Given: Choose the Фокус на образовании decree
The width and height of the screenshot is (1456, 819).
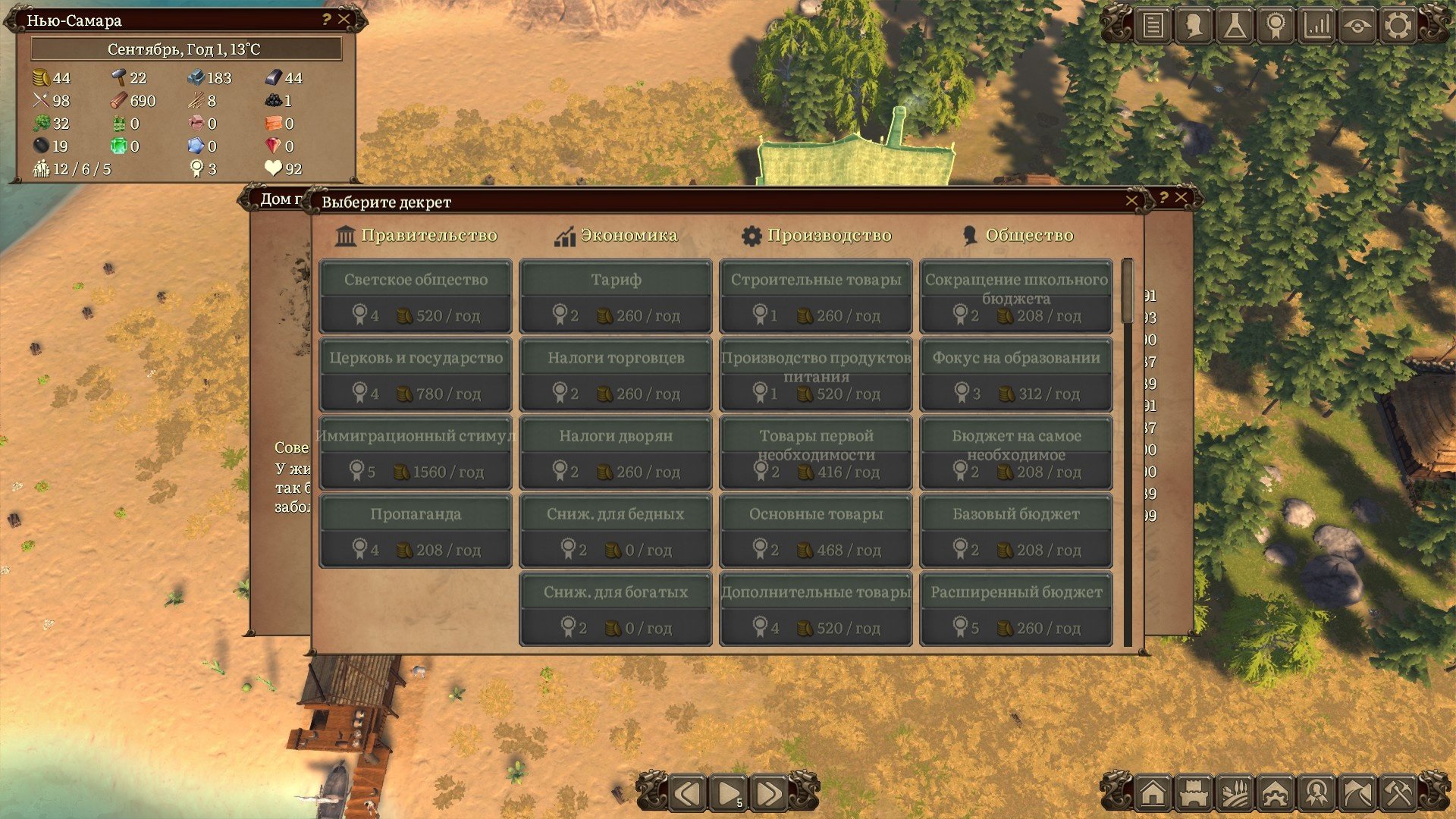Looking at the screenshot, I should pos(1016,375).
